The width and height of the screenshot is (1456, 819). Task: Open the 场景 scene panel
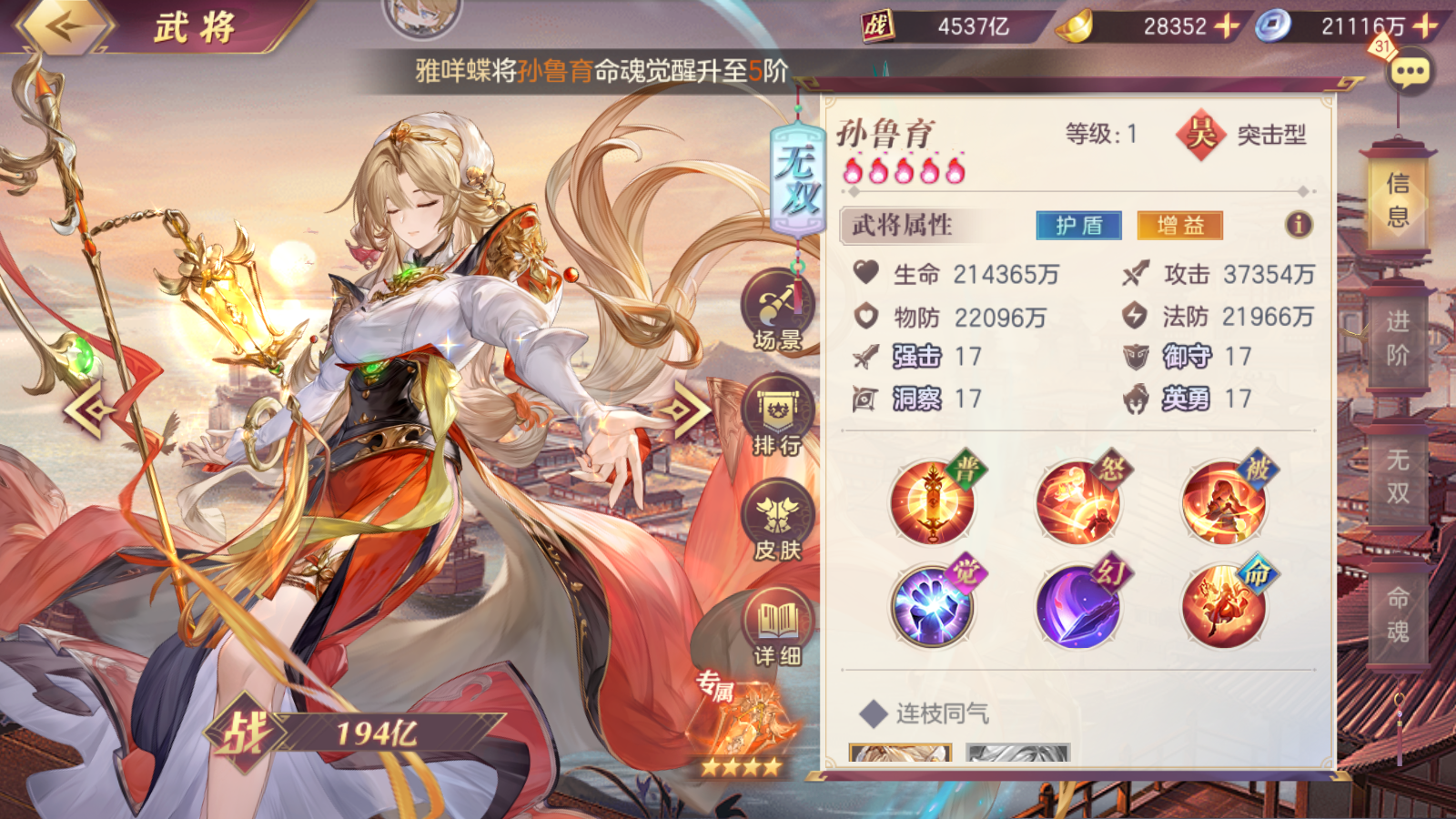coord(775,314)
